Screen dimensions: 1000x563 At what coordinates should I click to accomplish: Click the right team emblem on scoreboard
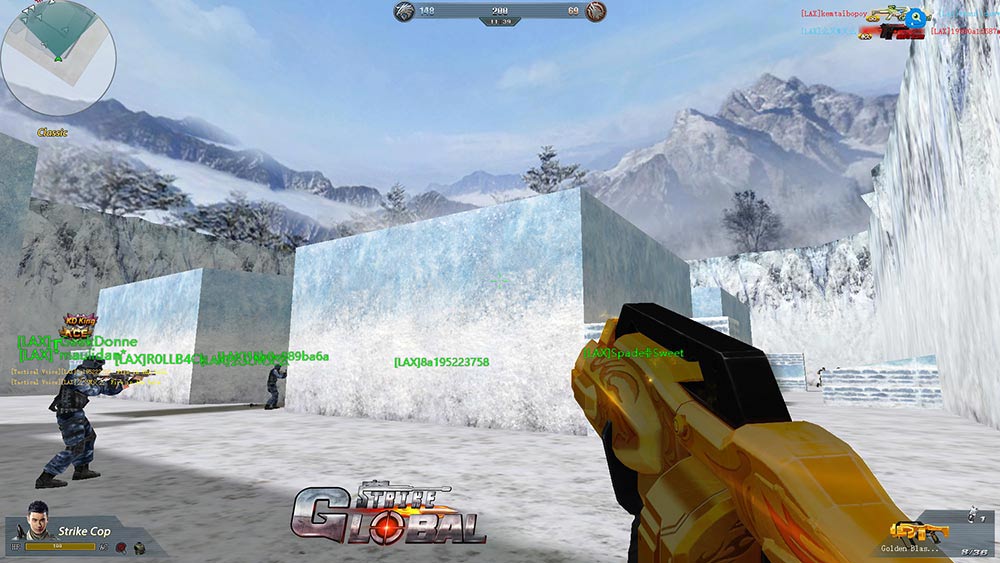point(595,11)
